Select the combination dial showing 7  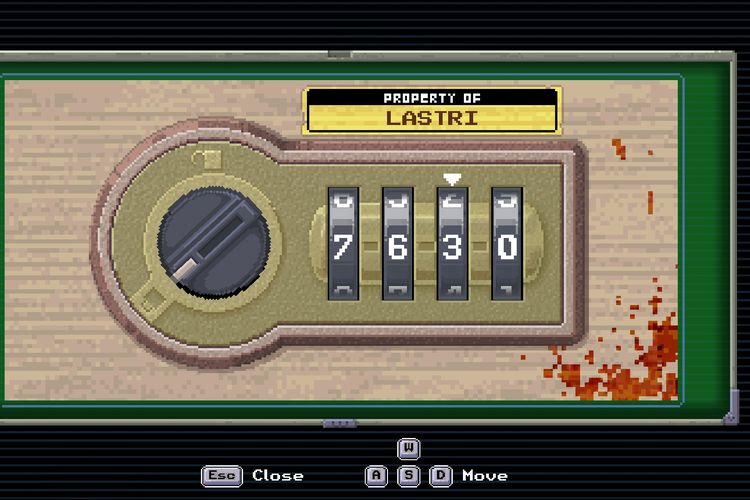[x=343, y=243]
